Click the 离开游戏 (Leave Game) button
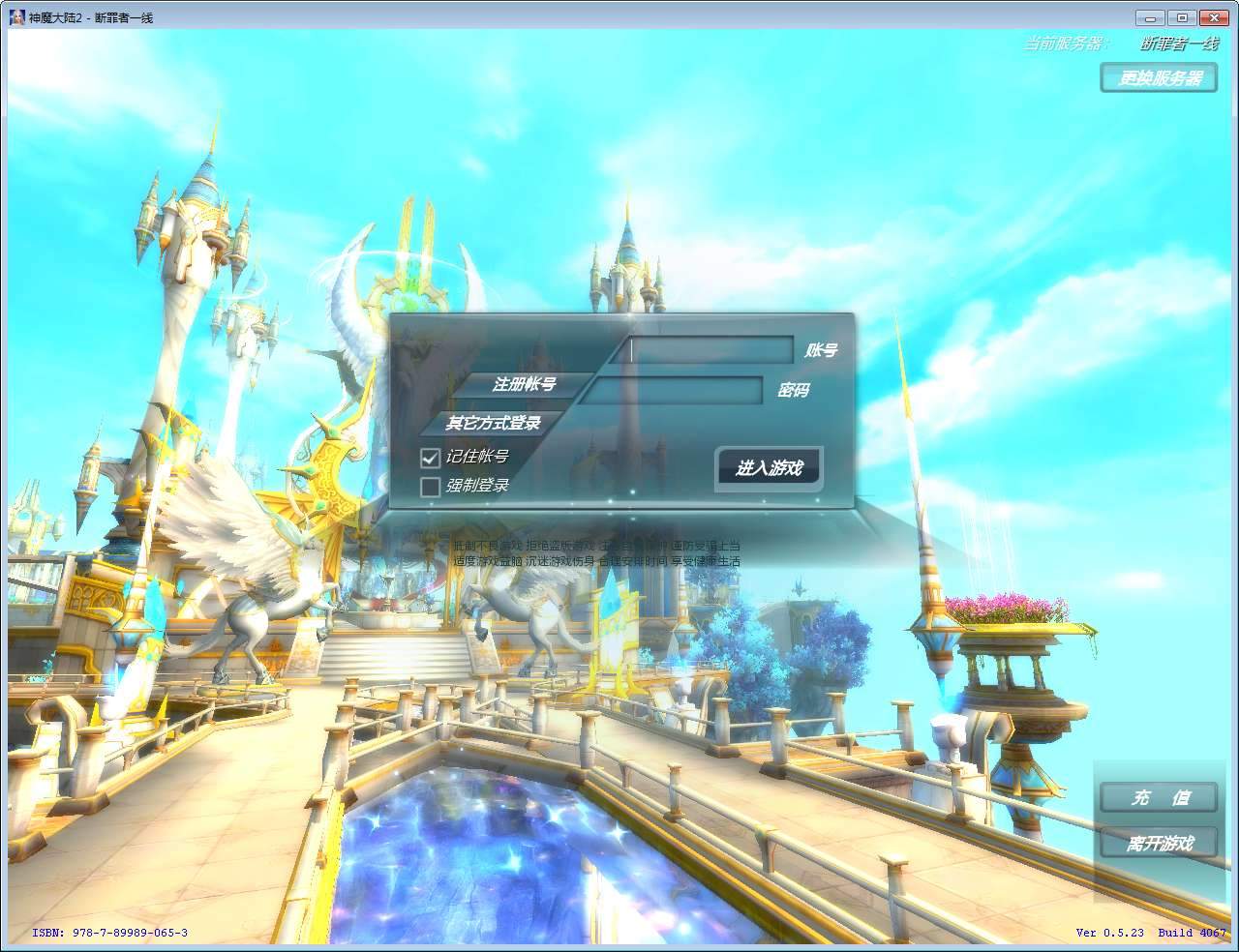Viewport: 1239px width, 952px height. click(1157, 843)
